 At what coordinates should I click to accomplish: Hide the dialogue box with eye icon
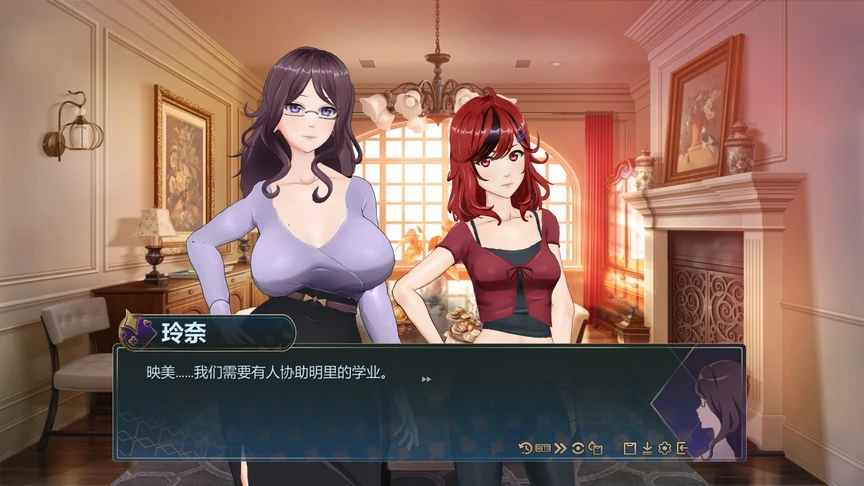(x=577, y=447)
